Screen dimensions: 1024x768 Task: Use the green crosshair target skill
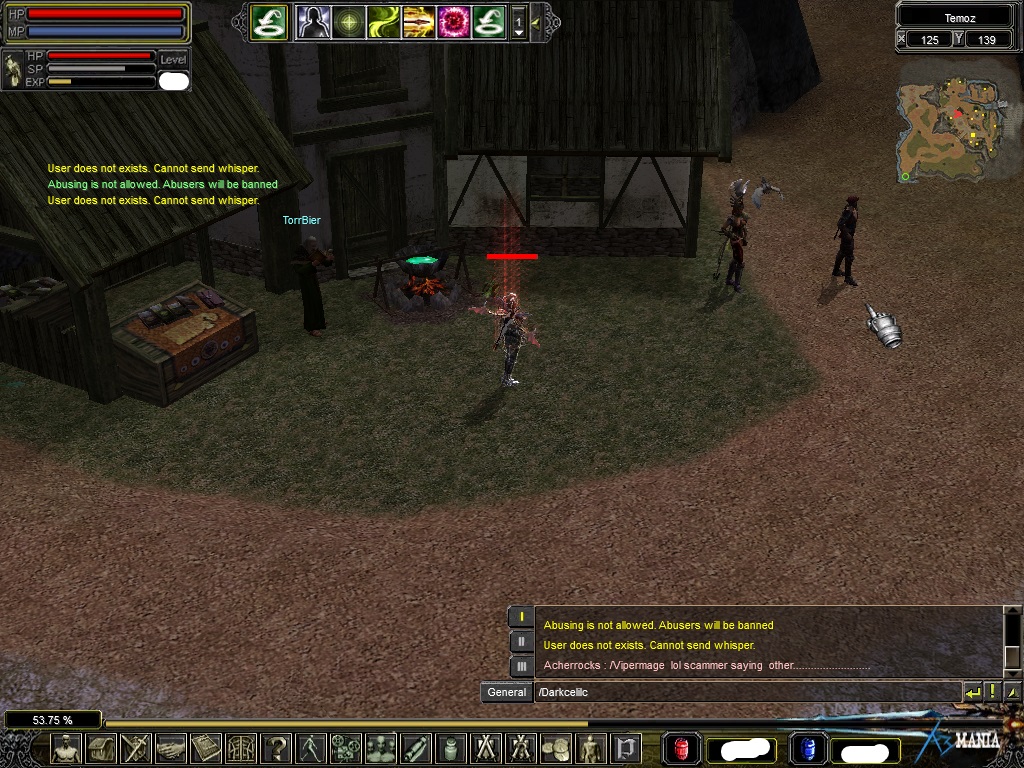tap(348, 21)
